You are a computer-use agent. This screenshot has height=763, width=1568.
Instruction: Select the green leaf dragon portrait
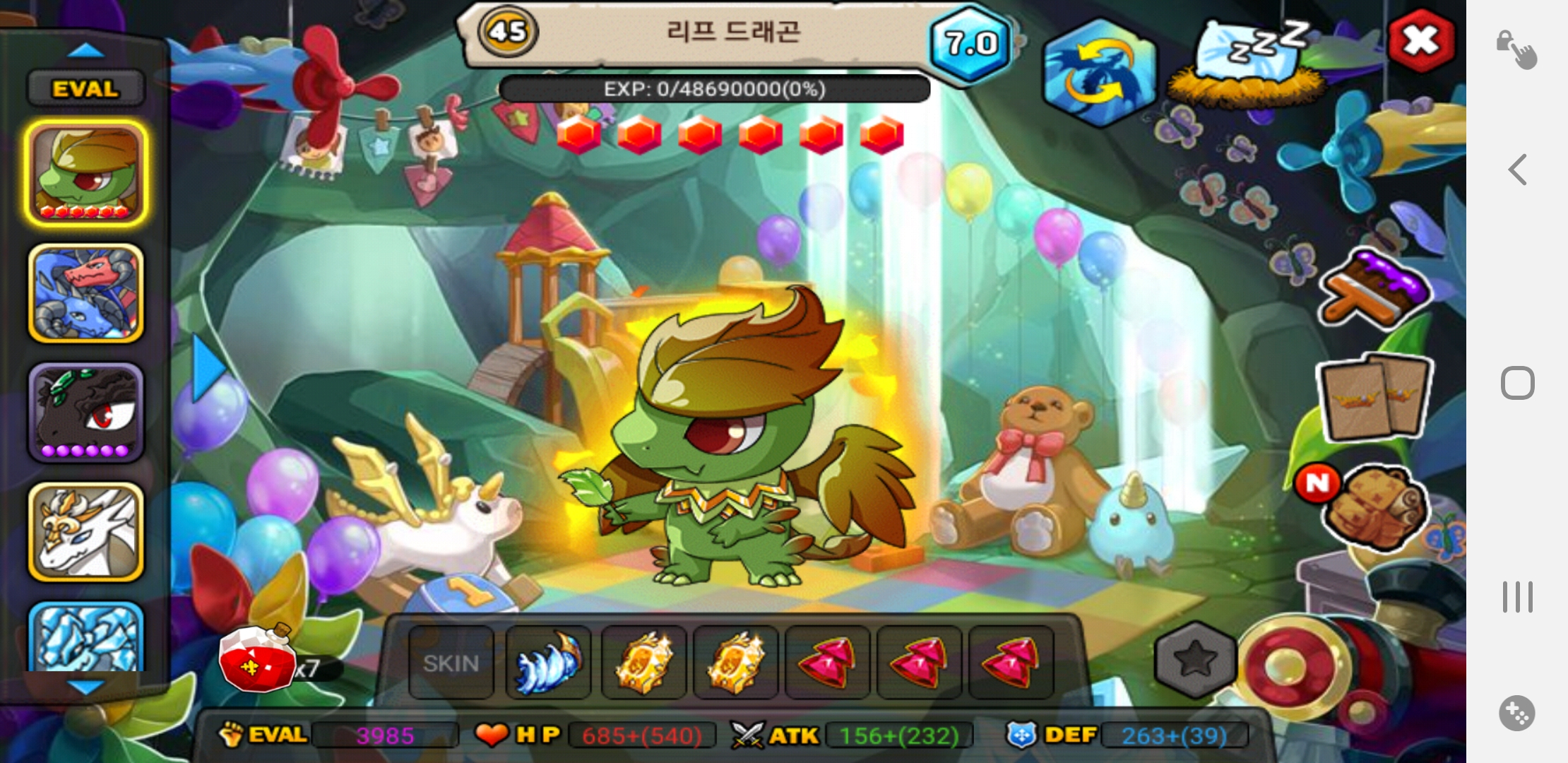click(x=86, y=173)
